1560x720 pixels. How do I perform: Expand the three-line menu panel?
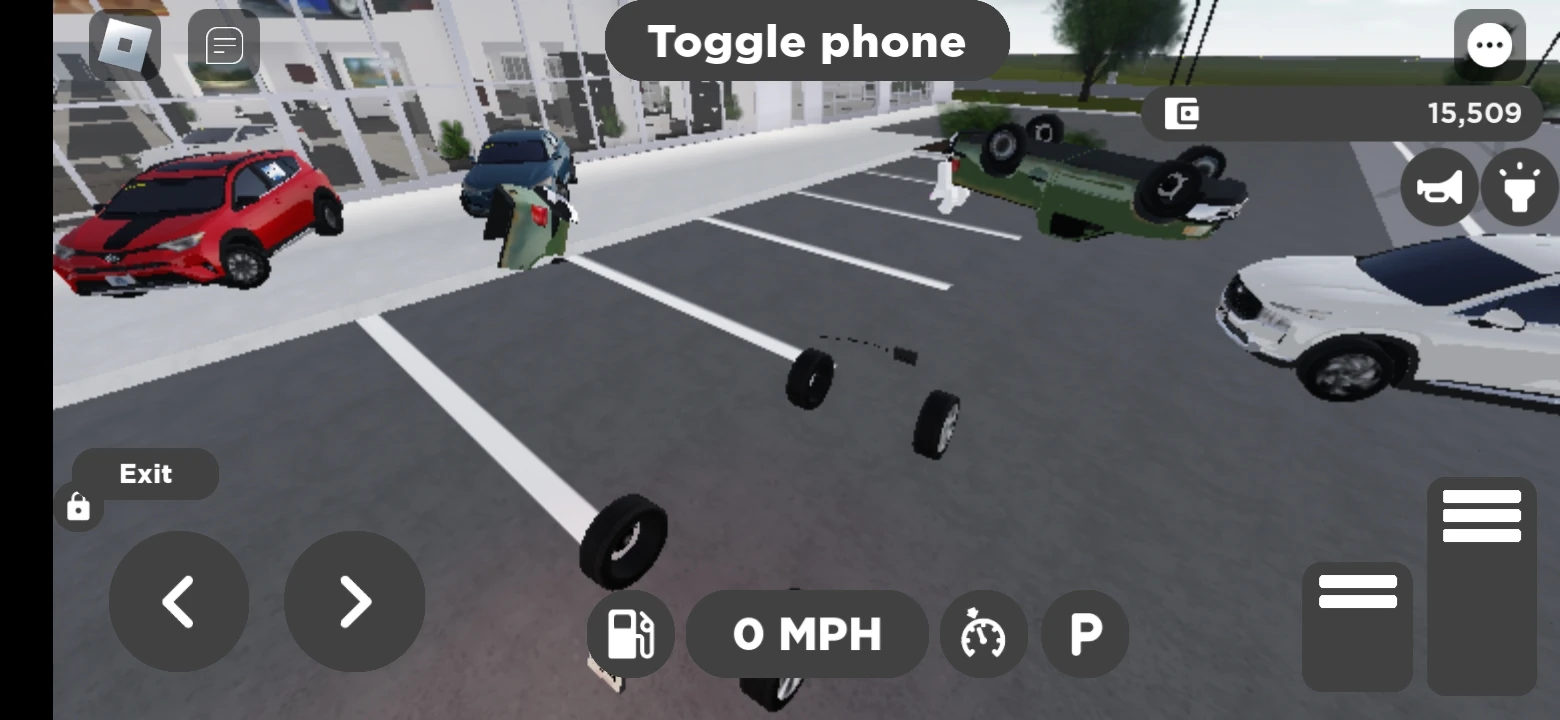click(1481, 515)
